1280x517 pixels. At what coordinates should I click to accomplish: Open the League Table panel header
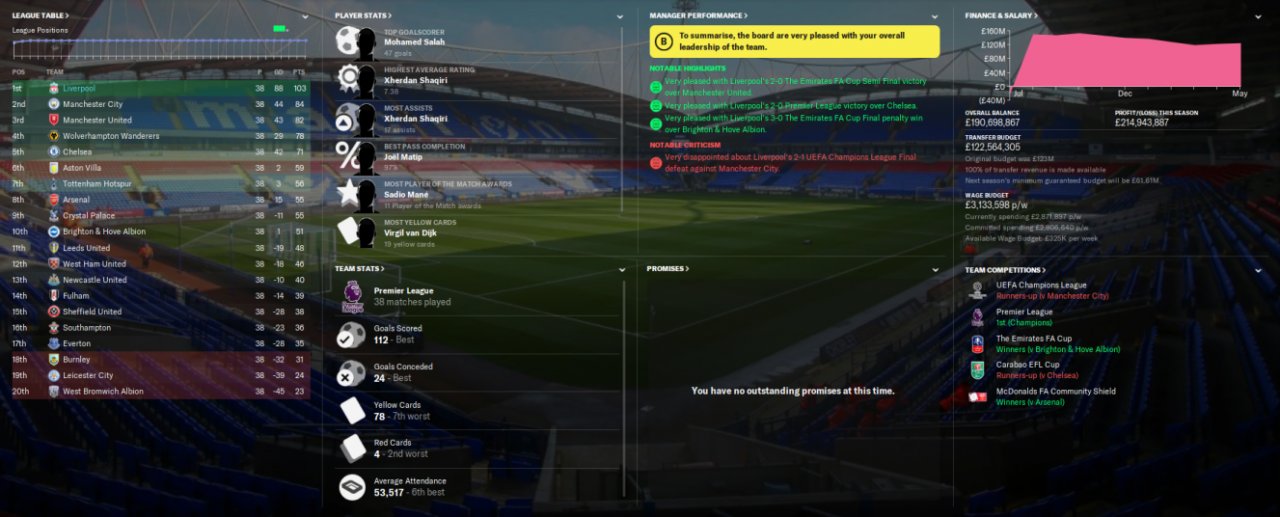40,16
